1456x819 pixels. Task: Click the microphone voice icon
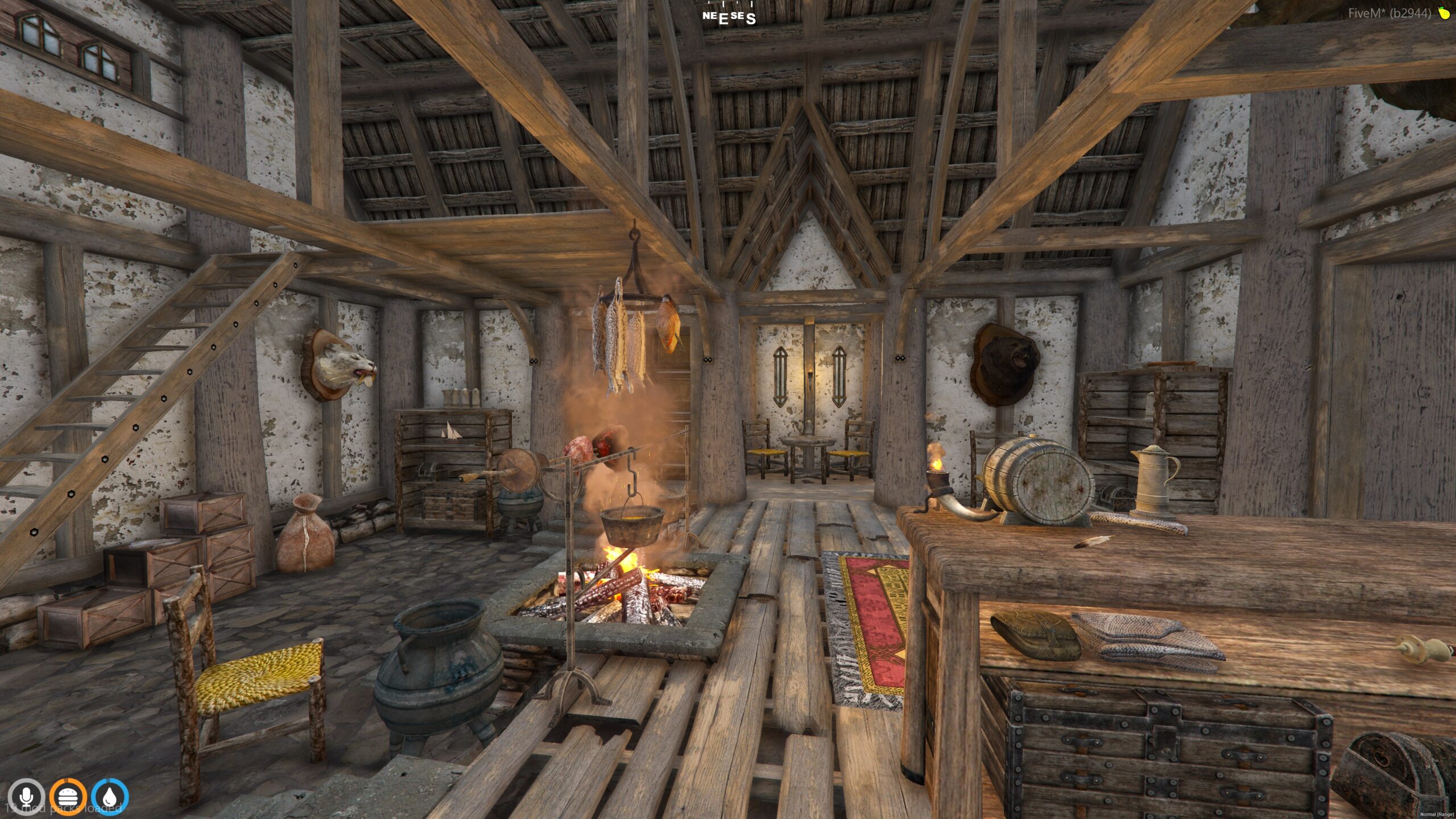click(x=26, y=797)
